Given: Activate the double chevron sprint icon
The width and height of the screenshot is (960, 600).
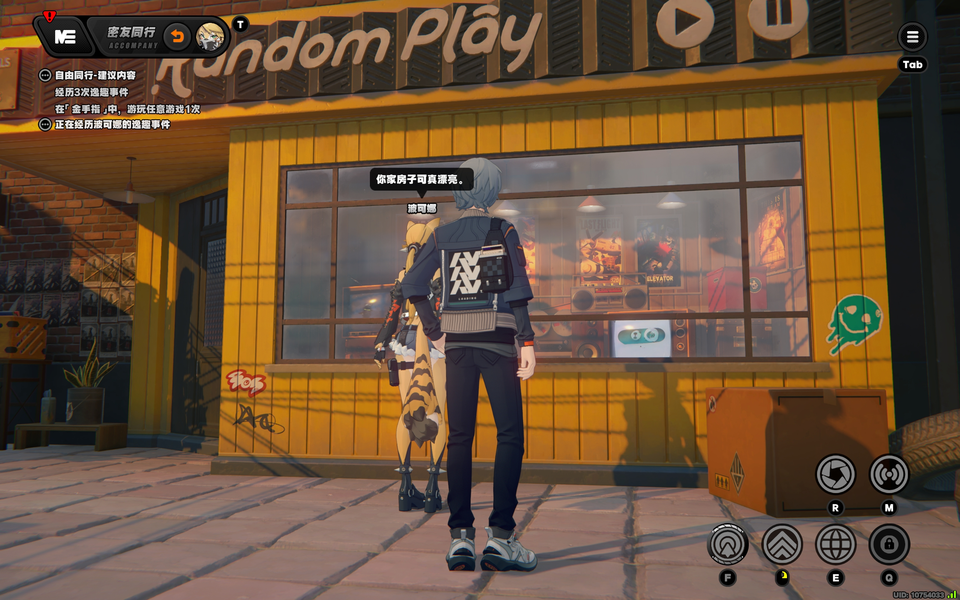Looking at the screenshot, I should 782,544.
